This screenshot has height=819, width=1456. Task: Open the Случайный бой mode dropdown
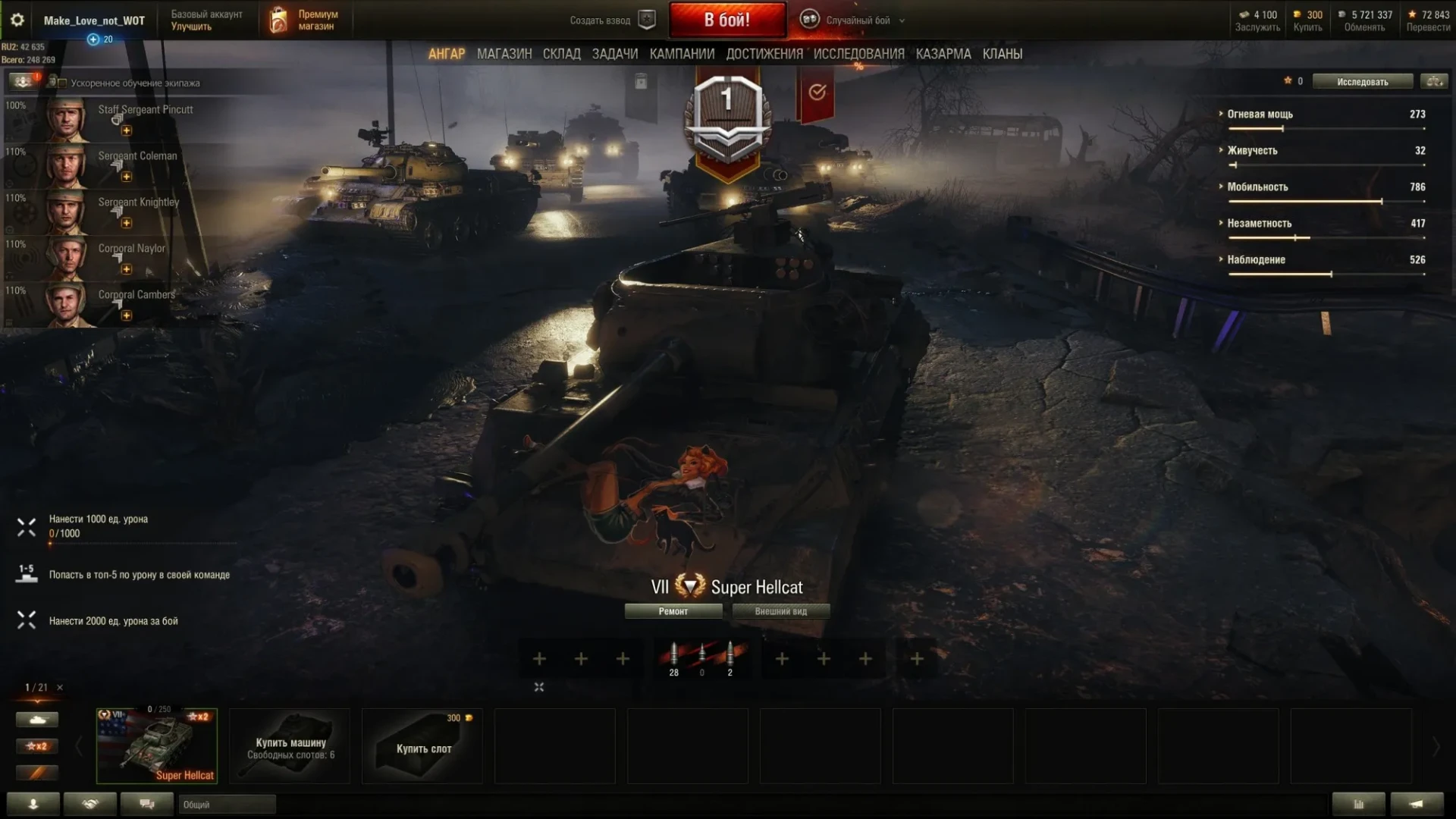pyautogui.click(x=857, y=20)
